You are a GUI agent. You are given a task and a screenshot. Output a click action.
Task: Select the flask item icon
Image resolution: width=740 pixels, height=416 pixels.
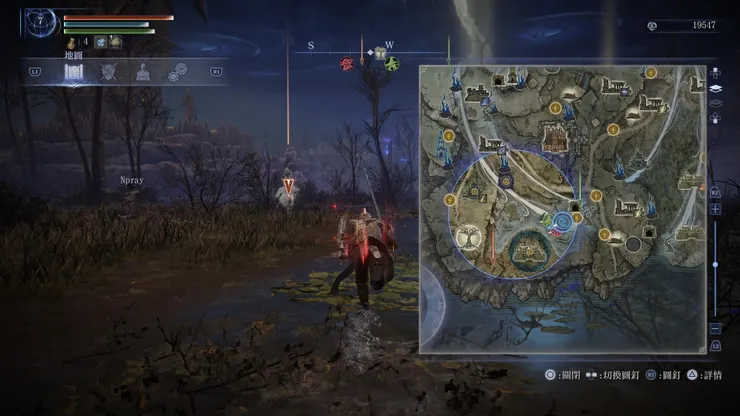point(72,42)
